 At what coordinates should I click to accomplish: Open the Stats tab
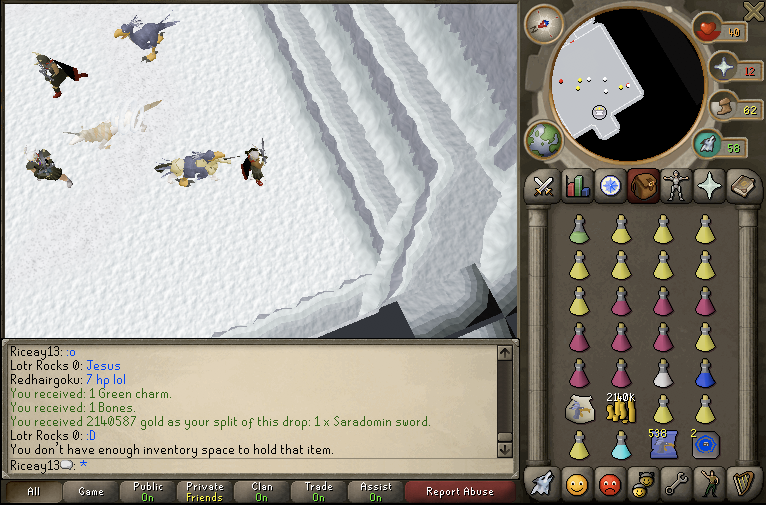[577, 185]
